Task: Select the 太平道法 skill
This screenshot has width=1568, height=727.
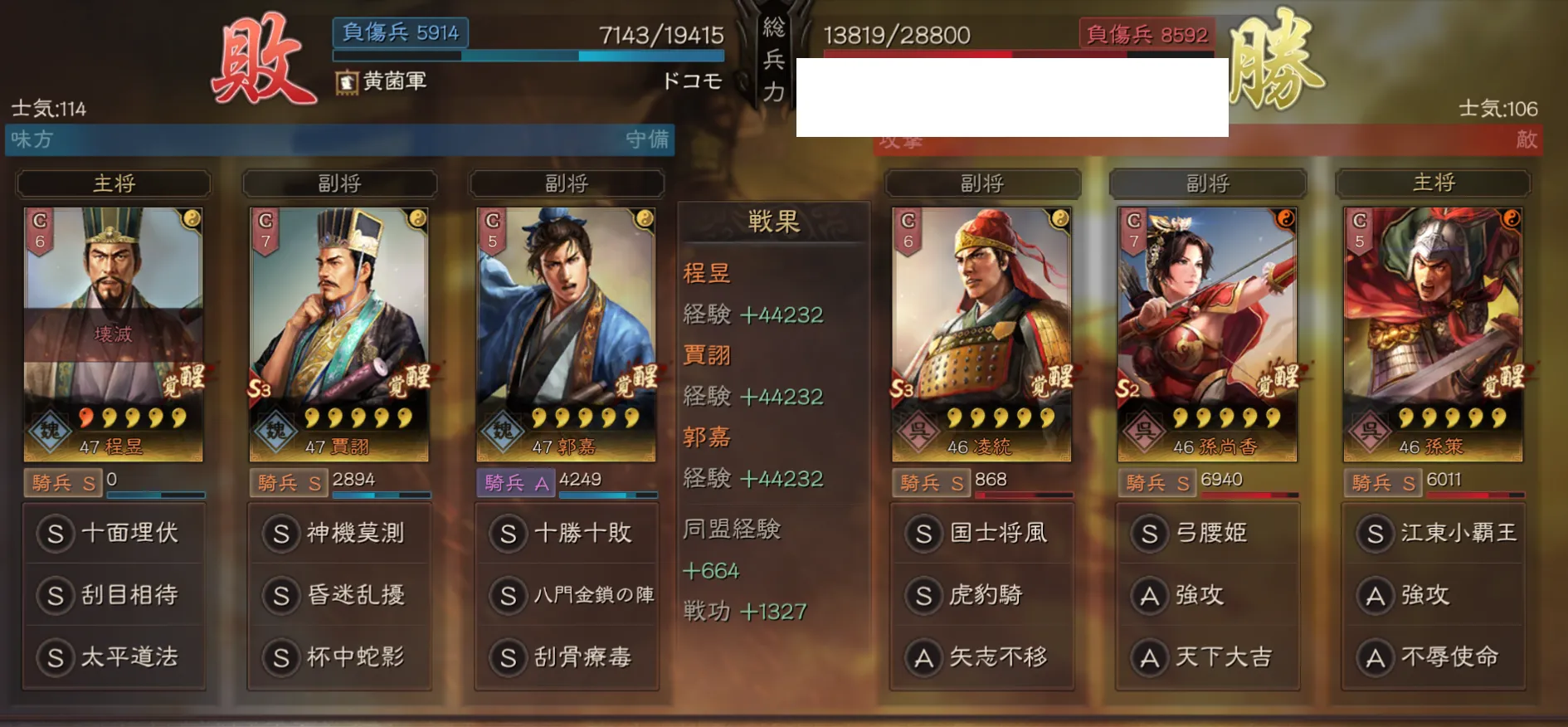Action: click(x=114, y=657)
